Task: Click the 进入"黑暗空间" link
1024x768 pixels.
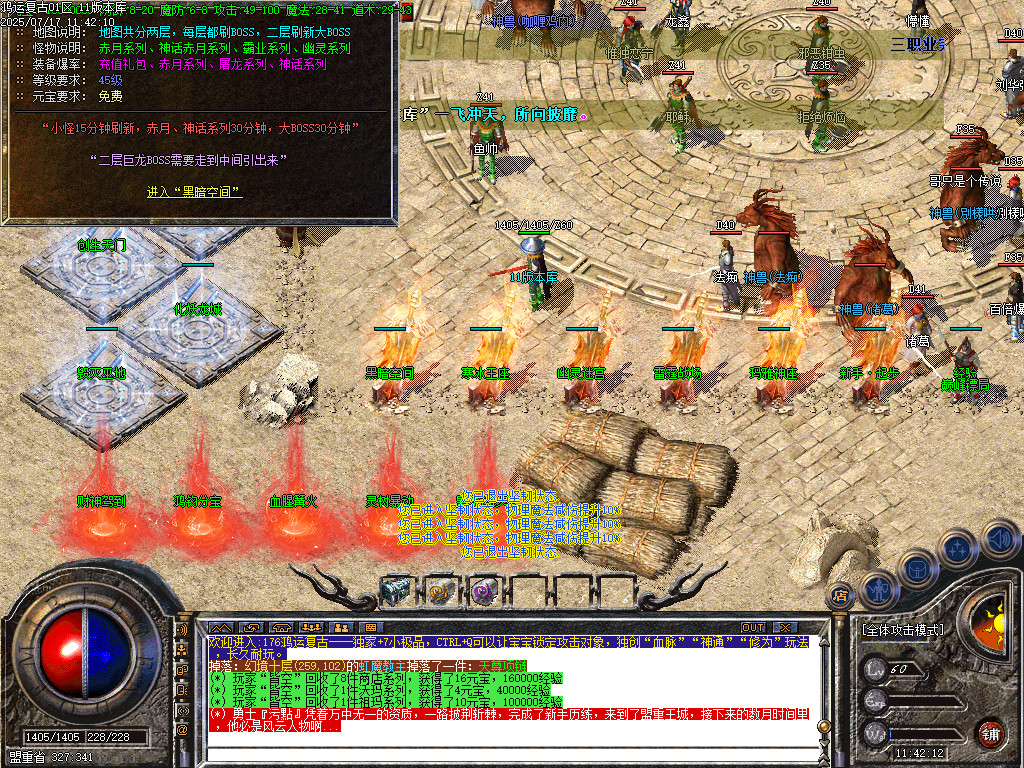Action: [195, 192]
